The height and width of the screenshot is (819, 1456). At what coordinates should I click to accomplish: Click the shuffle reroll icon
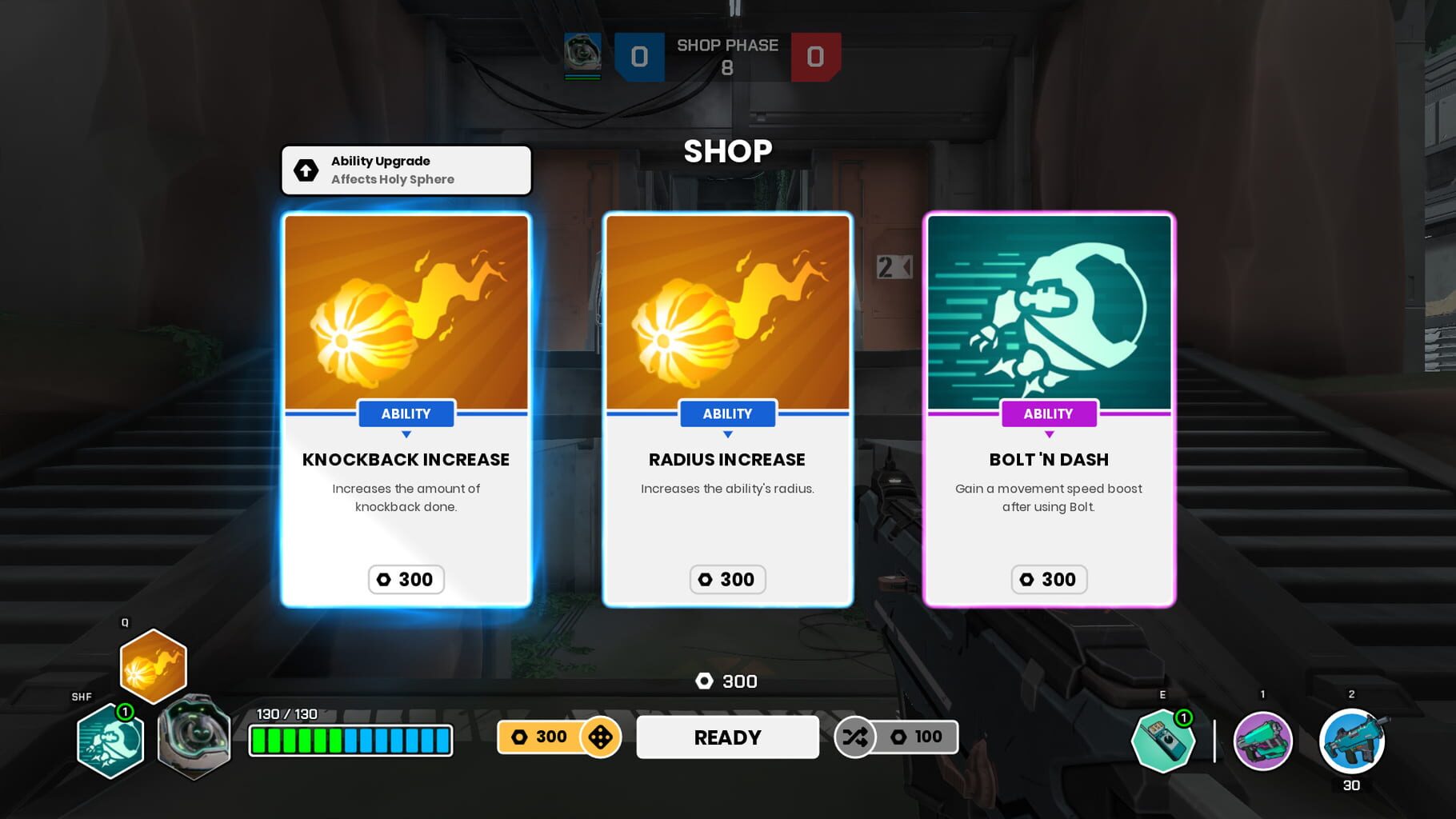[854, 737]
